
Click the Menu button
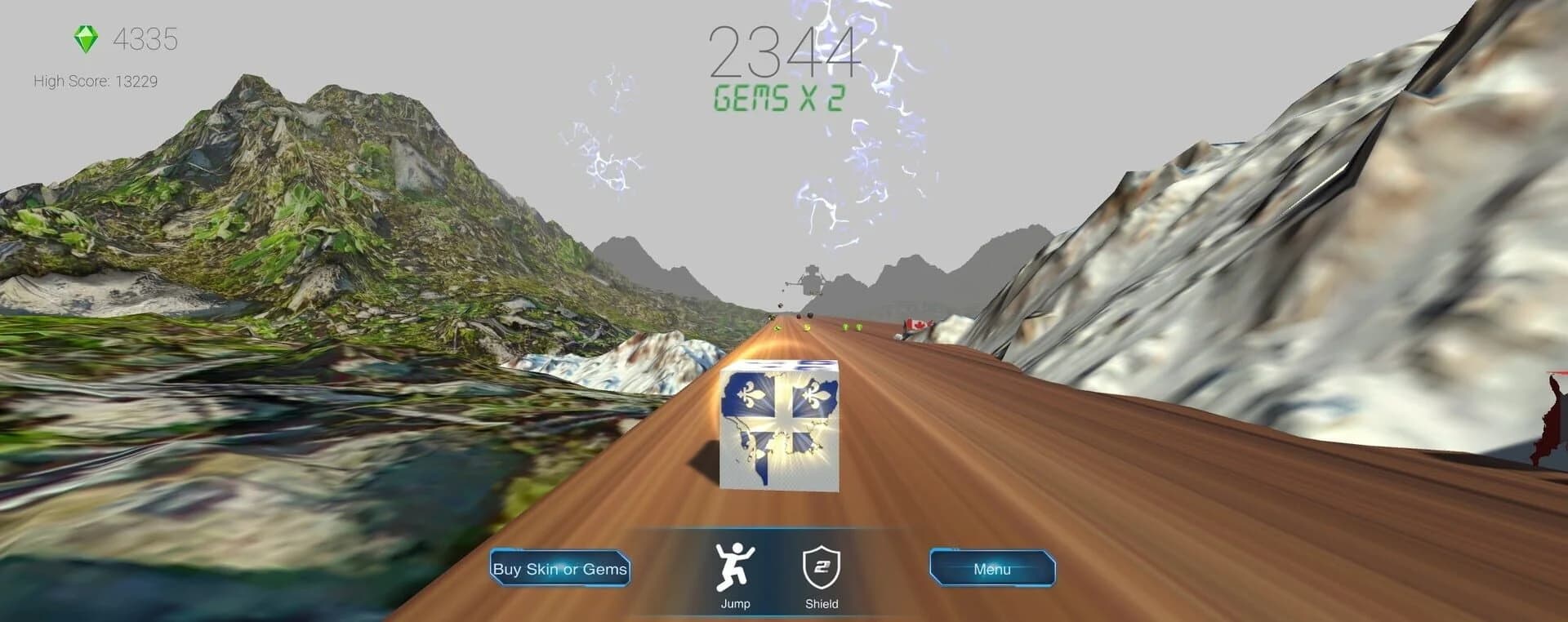coord(992,569)
